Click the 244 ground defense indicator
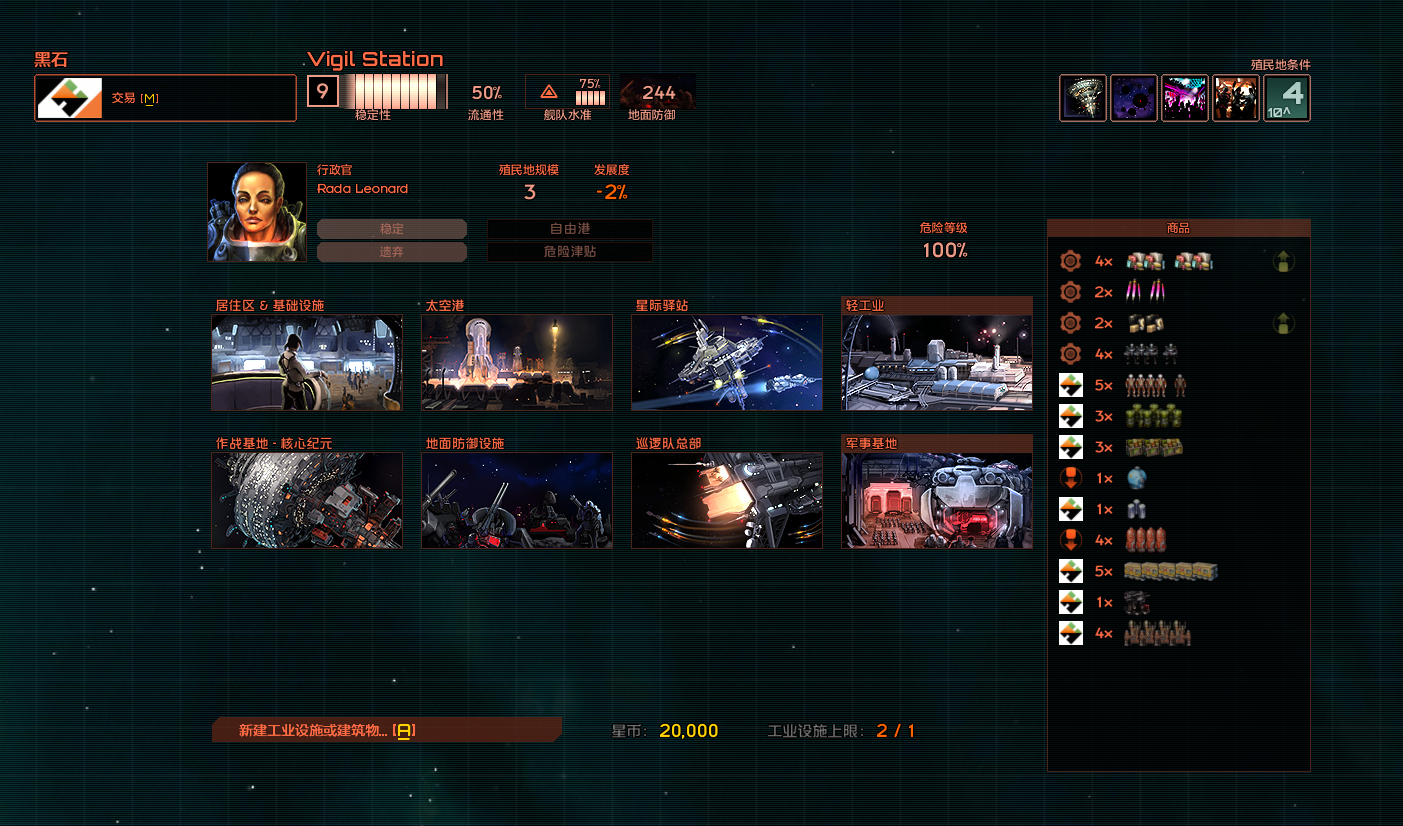 click(x=658, y=93)
